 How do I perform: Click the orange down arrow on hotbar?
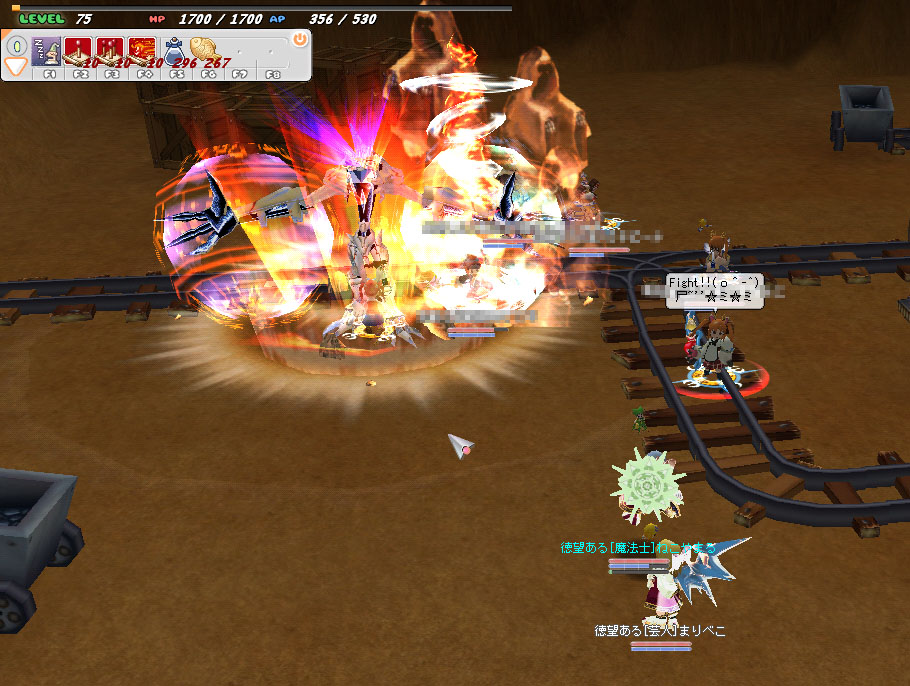tap(17, 67)
